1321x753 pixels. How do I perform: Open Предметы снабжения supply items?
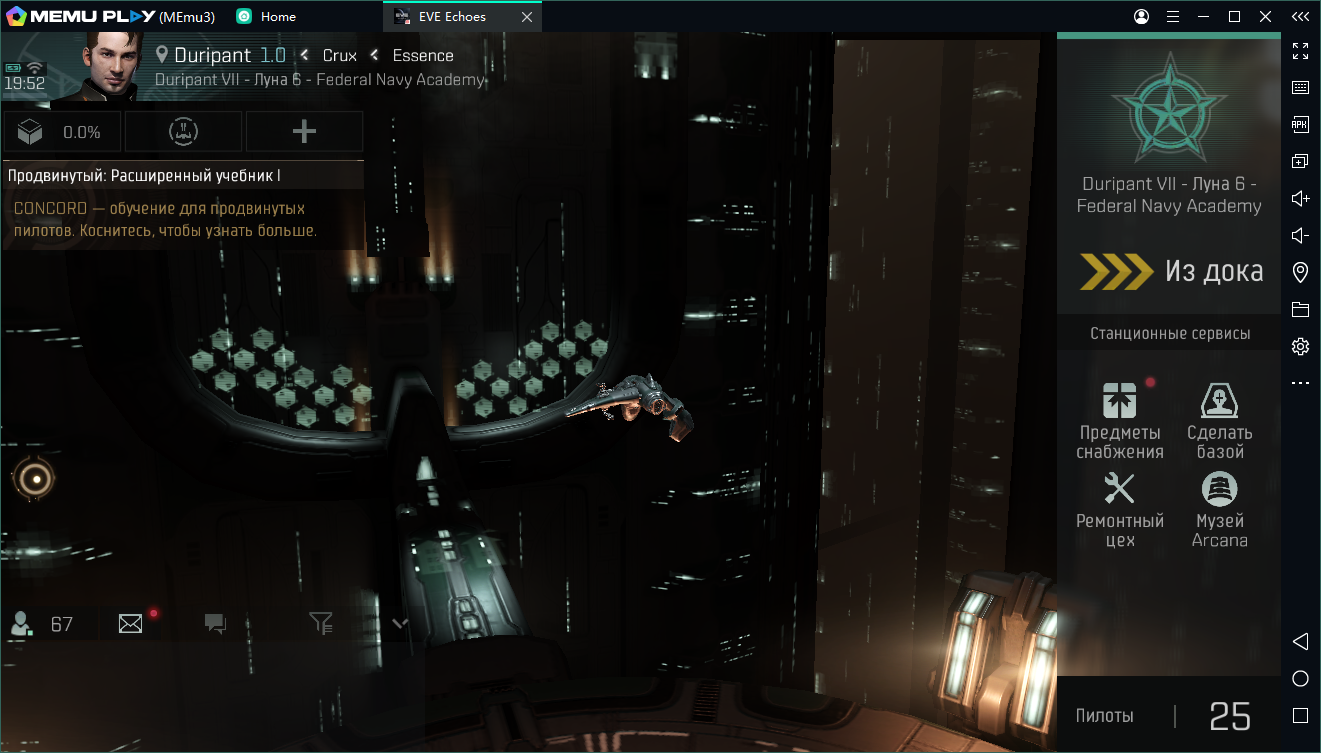[1119, 420]
